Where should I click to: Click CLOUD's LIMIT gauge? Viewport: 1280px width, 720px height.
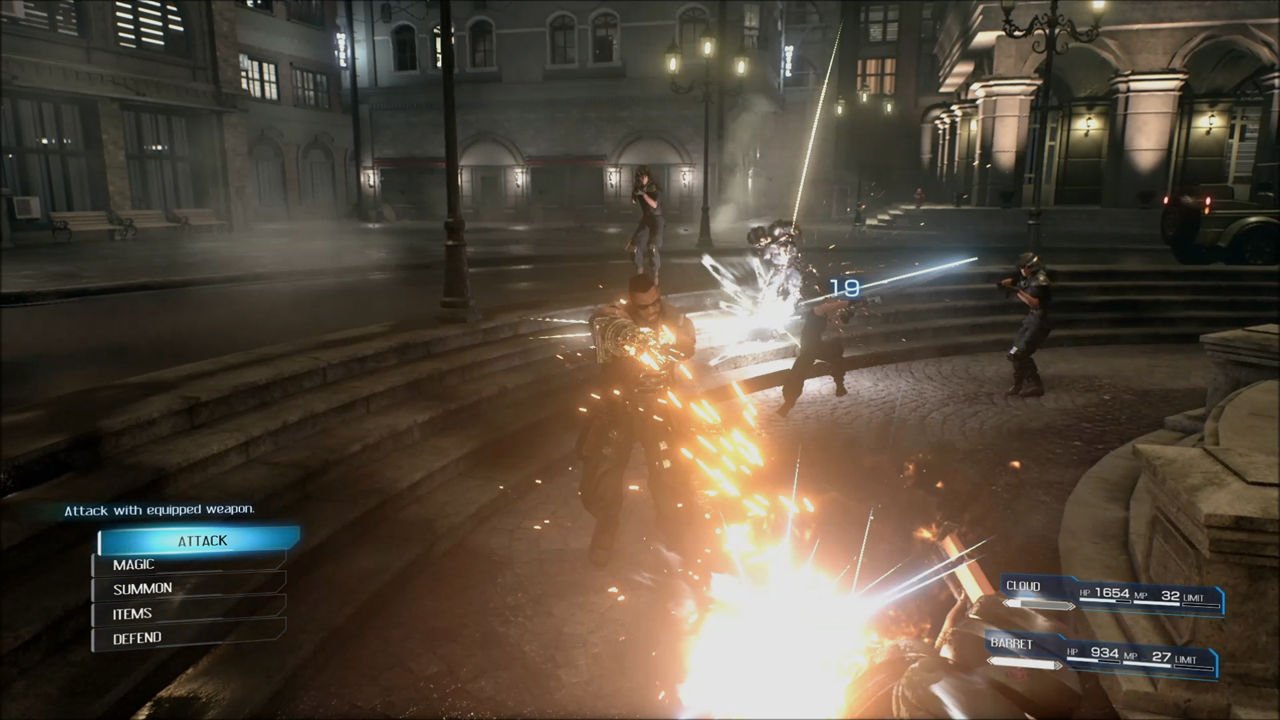click(1200, 603)
